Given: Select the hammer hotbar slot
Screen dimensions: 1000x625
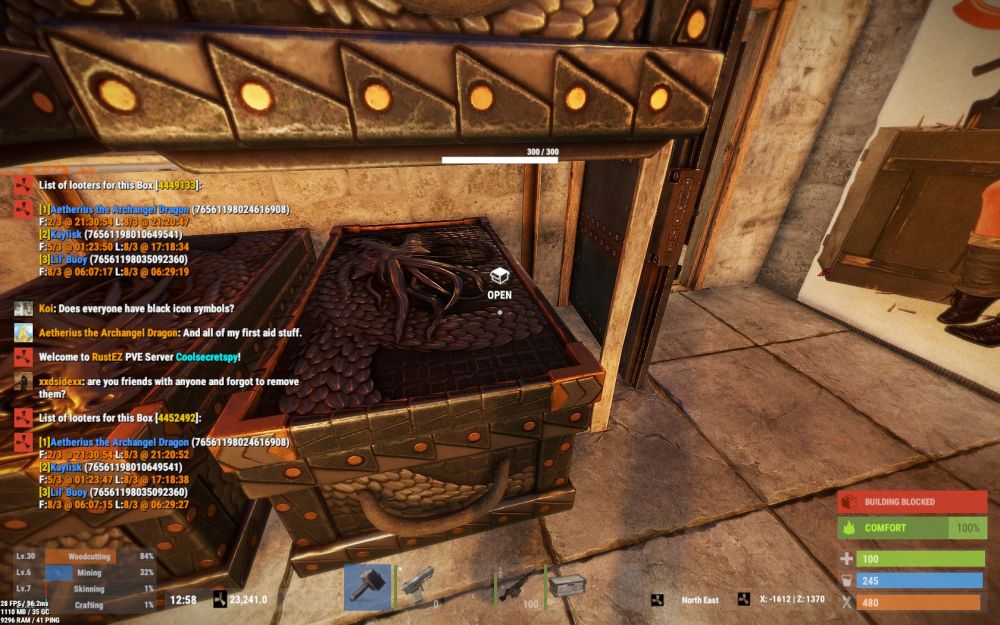Looking at the screenshot, I should click(x=367, y=587).
